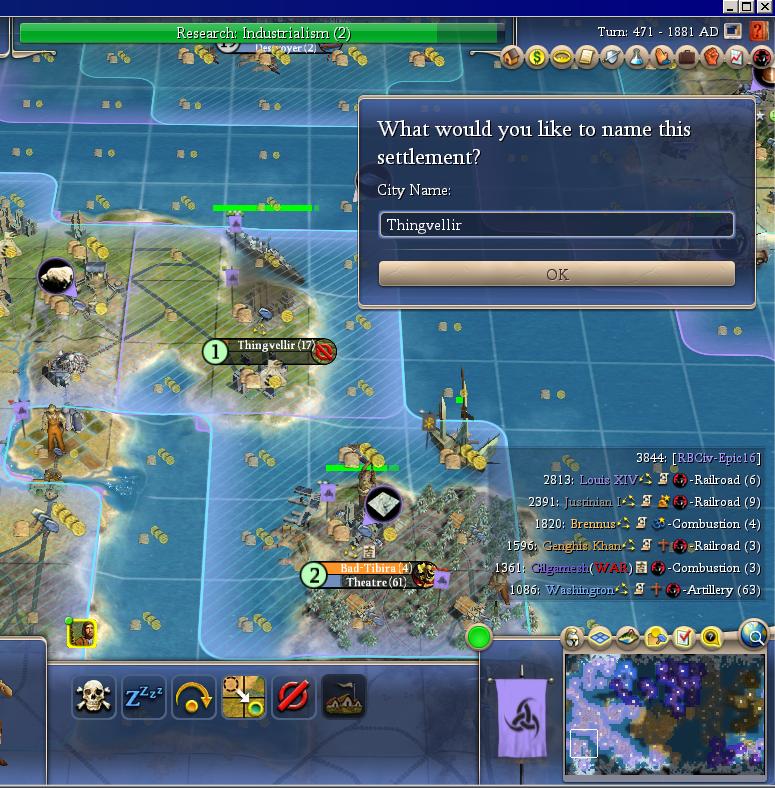Click the minimap world overview
Screen dimensions: 775x788
click(x=664, y=715)
